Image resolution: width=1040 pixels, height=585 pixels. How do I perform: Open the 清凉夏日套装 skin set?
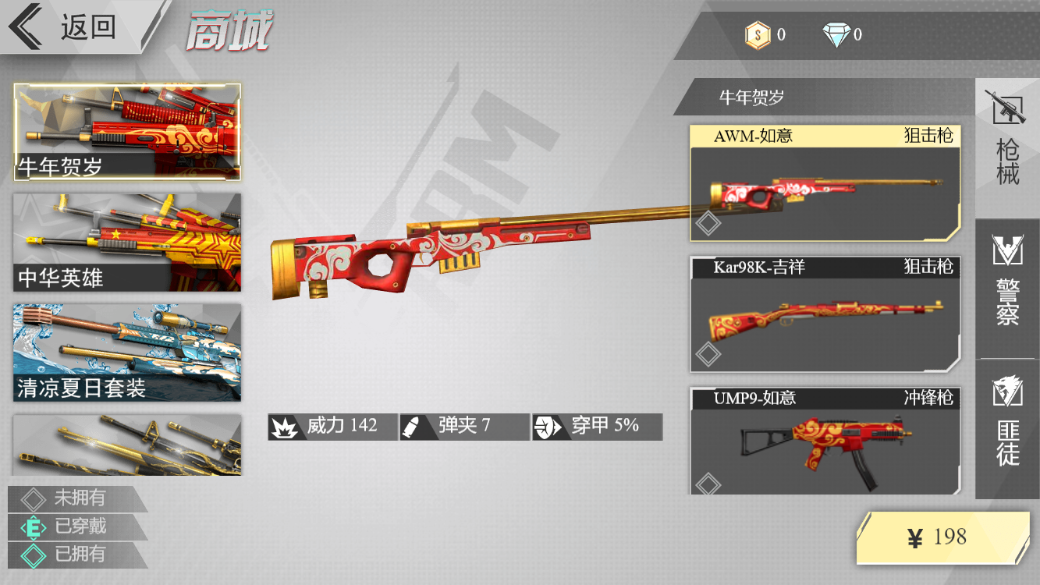click(x=127, y=353)
